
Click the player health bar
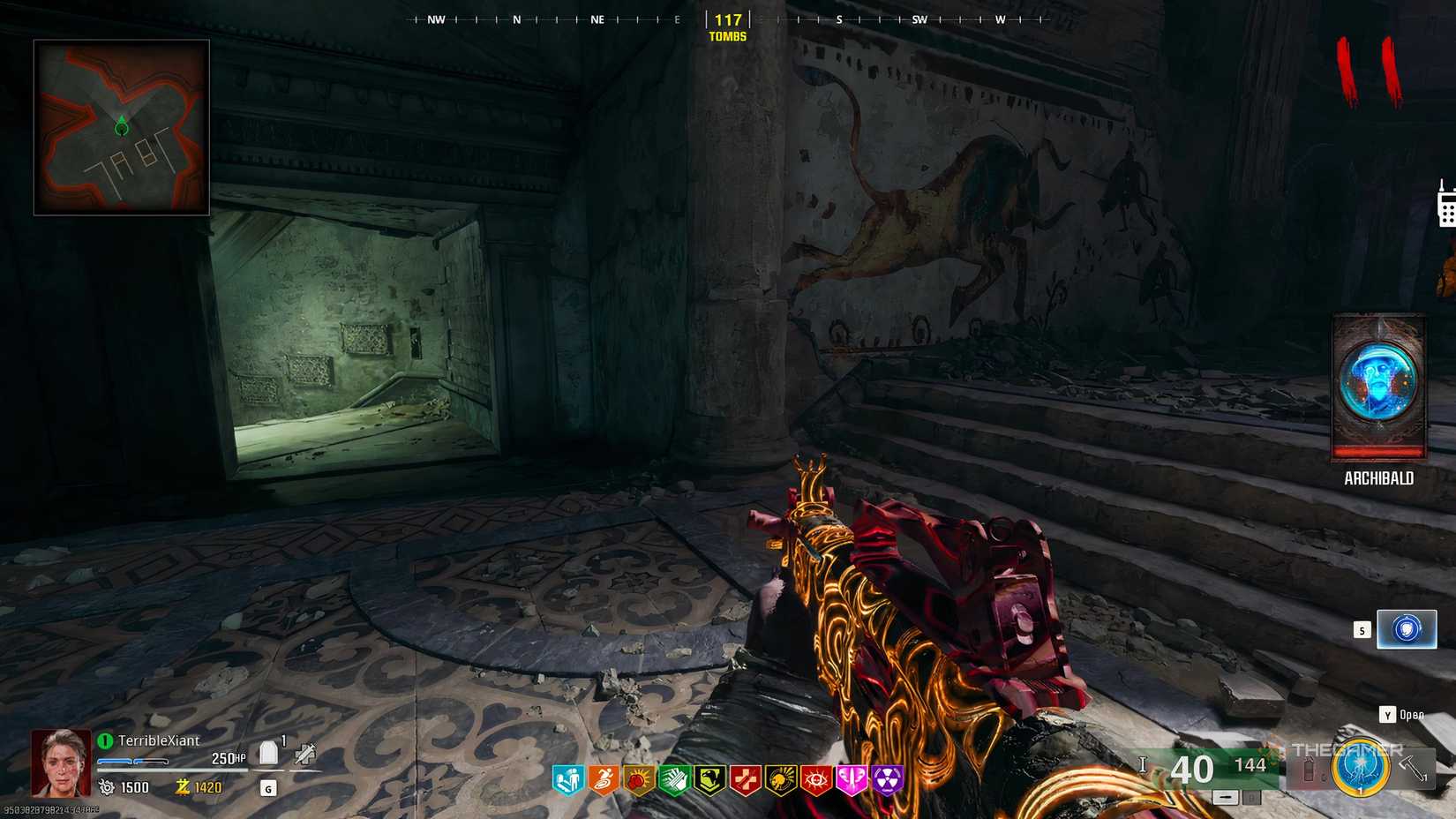click(x=133, y=762)
